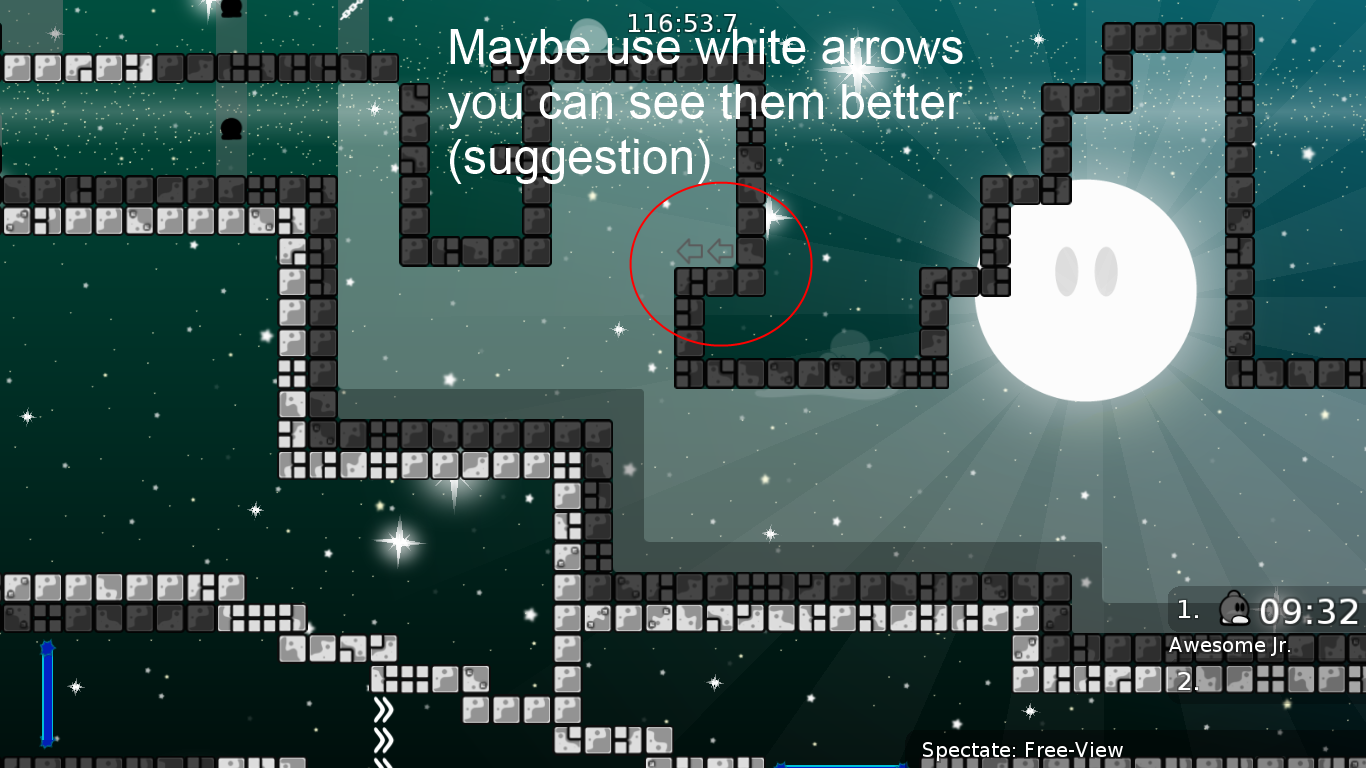Select the left-pointing arrow sign inside the red circle
Image resolution: width=1366 pixels, height=768 pixels.
click(x=691, y=251)
